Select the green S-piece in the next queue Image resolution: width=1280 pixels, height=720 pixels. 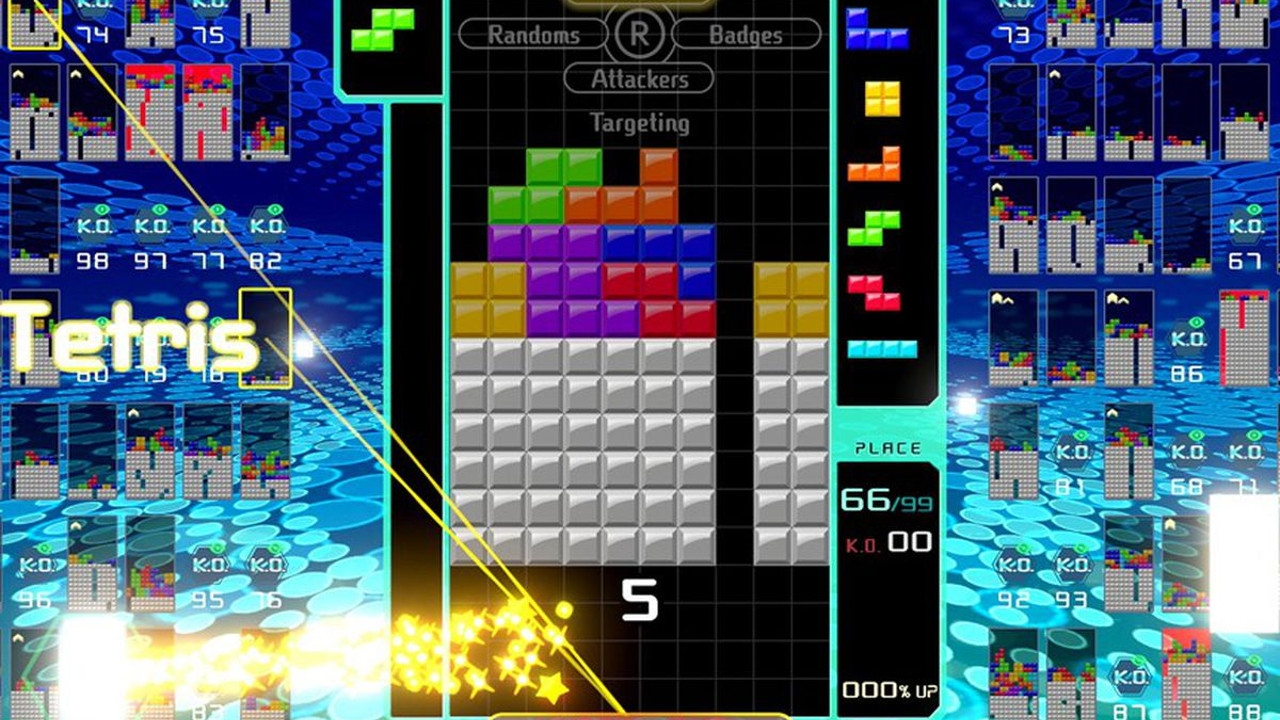coord(873,228)
